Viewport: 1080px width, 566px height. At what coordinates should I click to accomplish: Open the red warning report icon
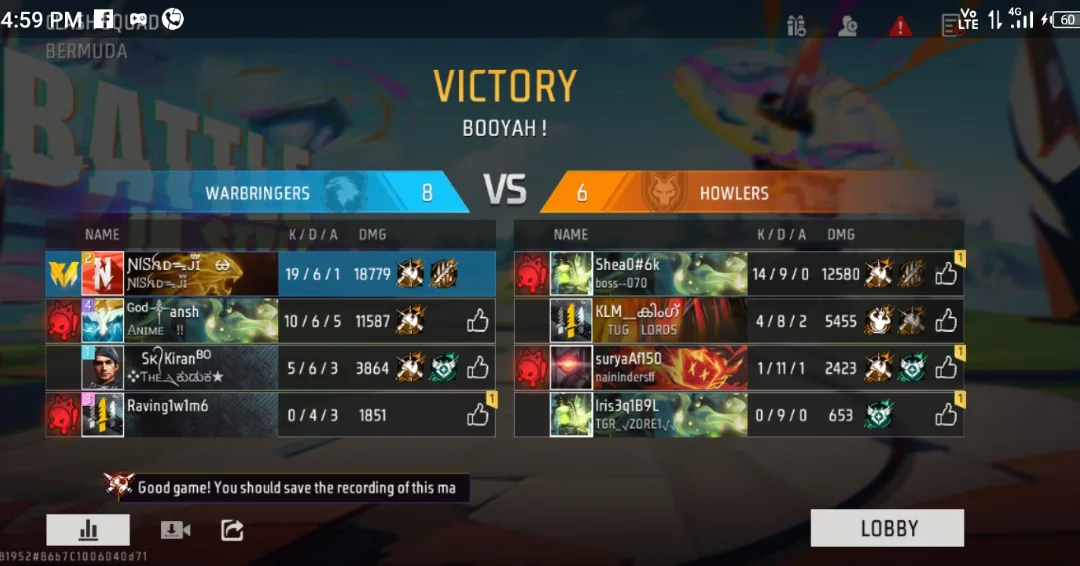point(901,26)
